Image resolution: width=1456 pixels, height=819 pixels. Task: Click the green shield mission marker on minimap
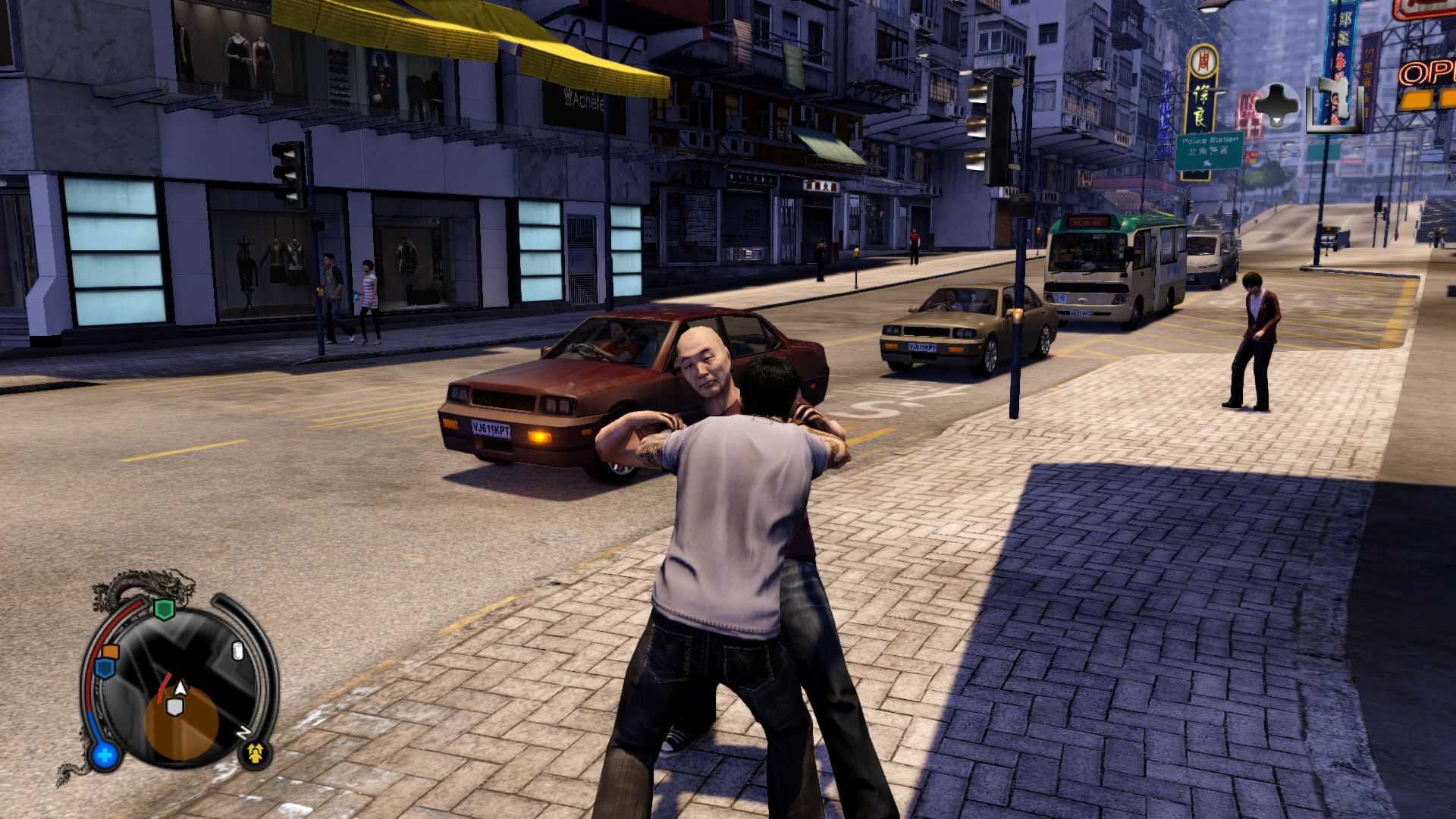[164, 607]
